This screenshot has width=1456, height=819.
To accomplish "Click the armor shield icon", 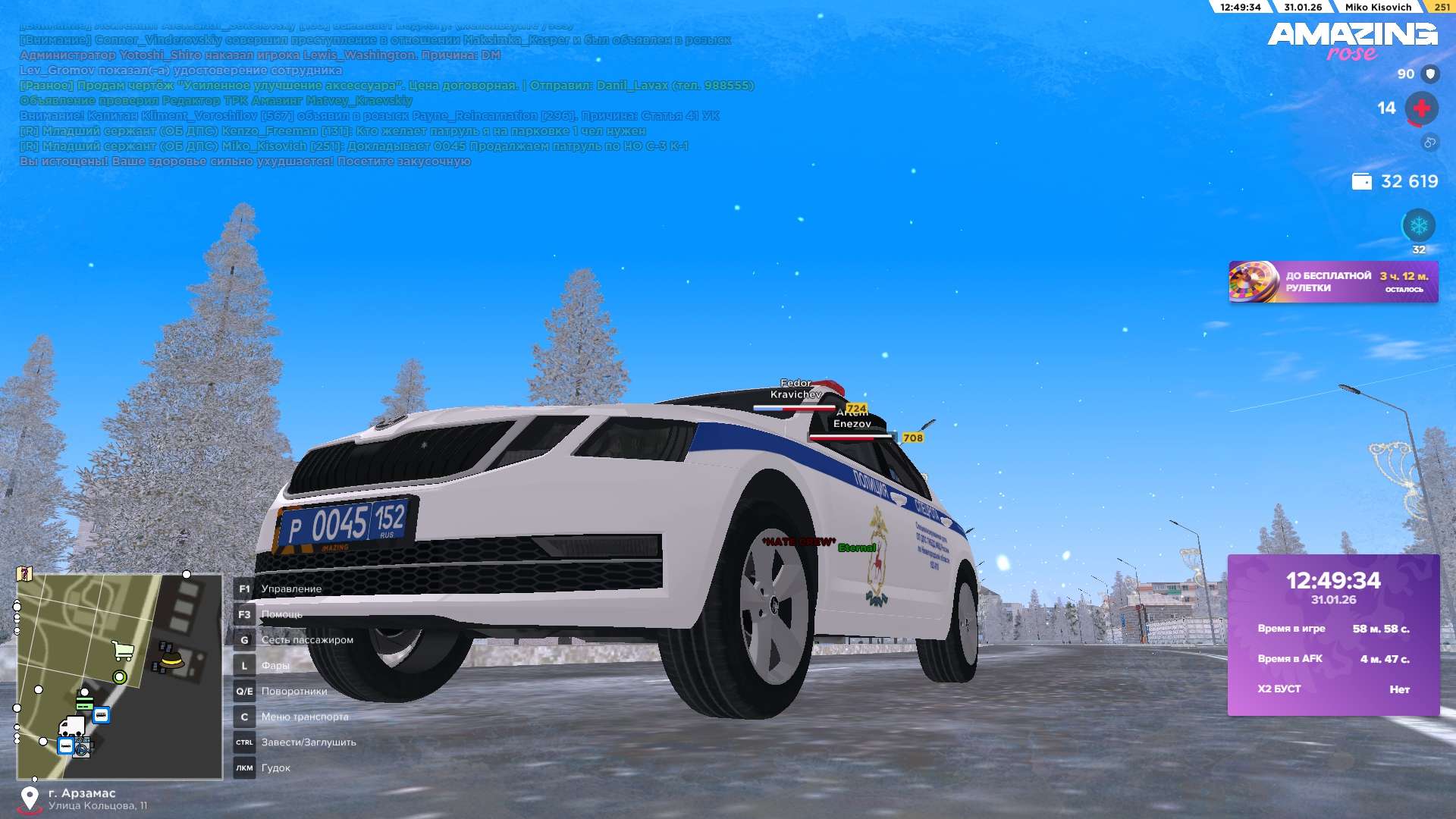I will click(x=1430, y=74).
